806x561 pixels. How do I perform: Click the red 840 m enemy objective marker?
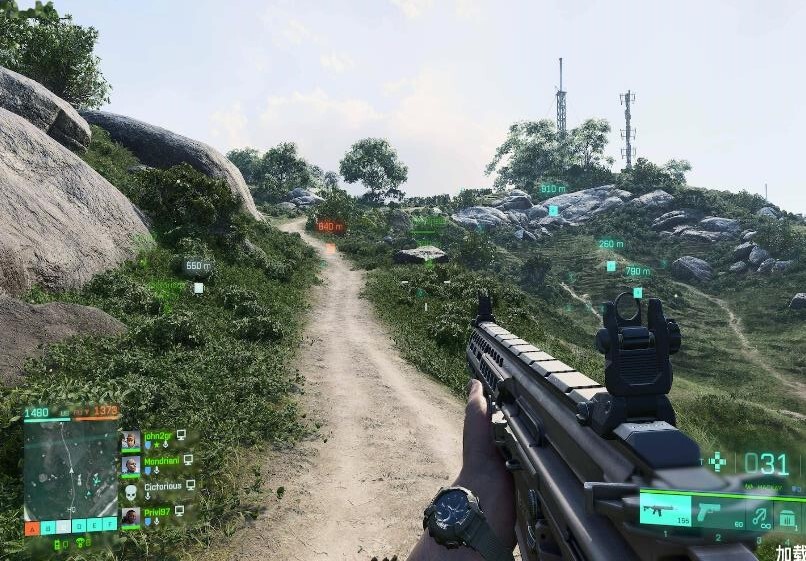(330, 227)
